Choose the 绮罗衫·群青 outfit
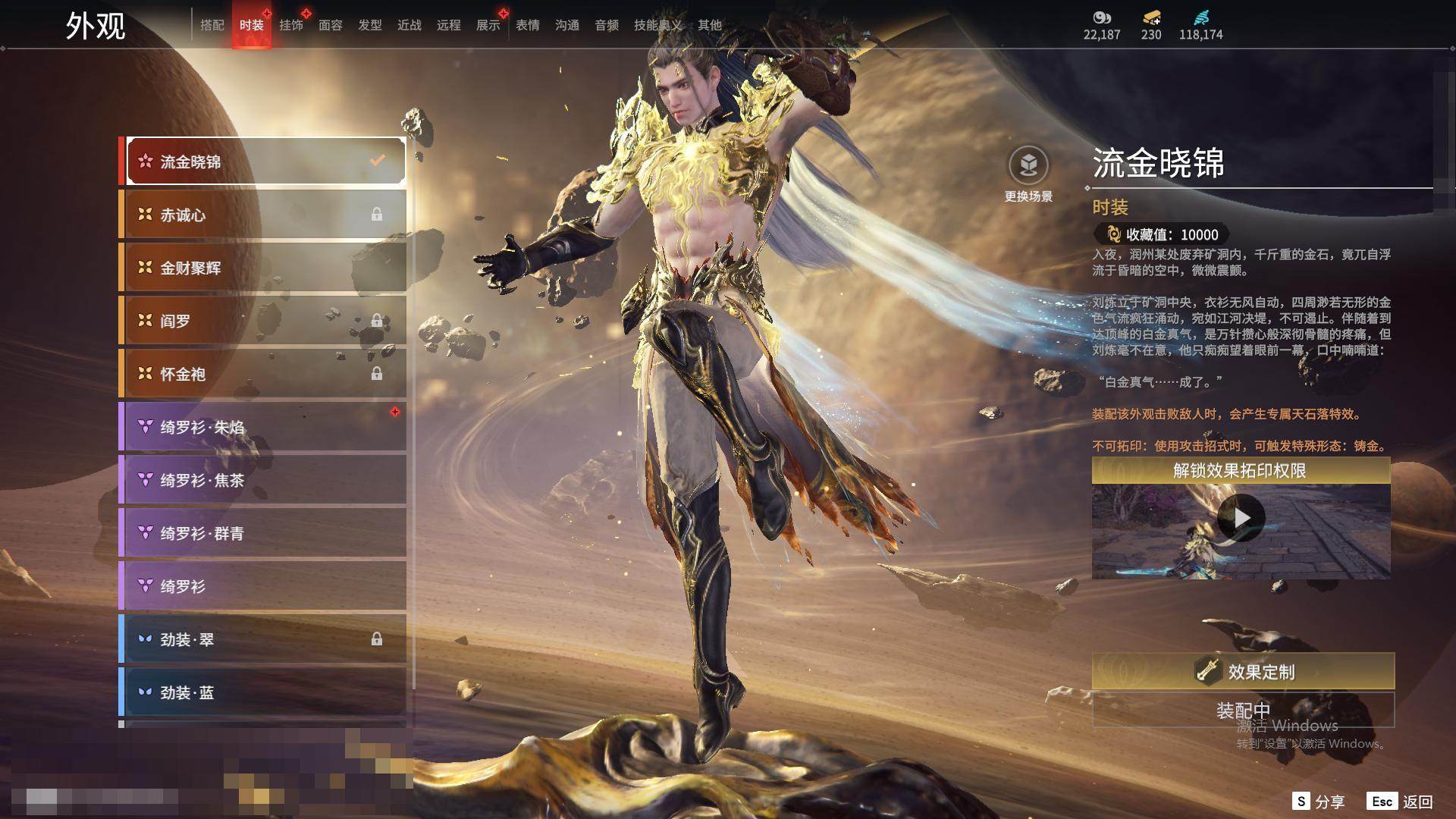Viewport: 1456px width, 819px height. (x=265, y=533)
